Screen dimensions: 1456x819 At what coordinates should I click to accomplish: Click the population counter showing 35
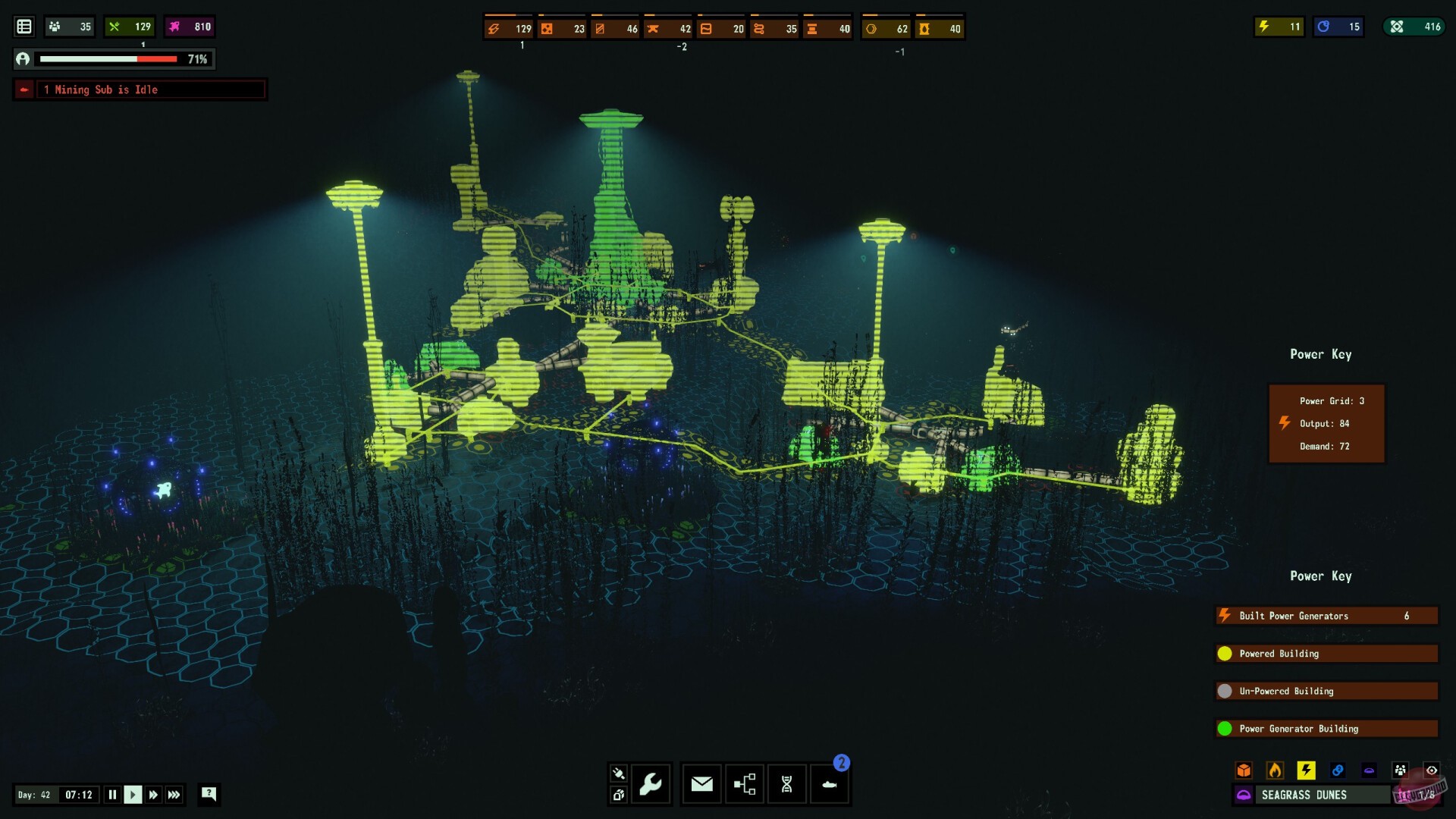tap(69, 27)
